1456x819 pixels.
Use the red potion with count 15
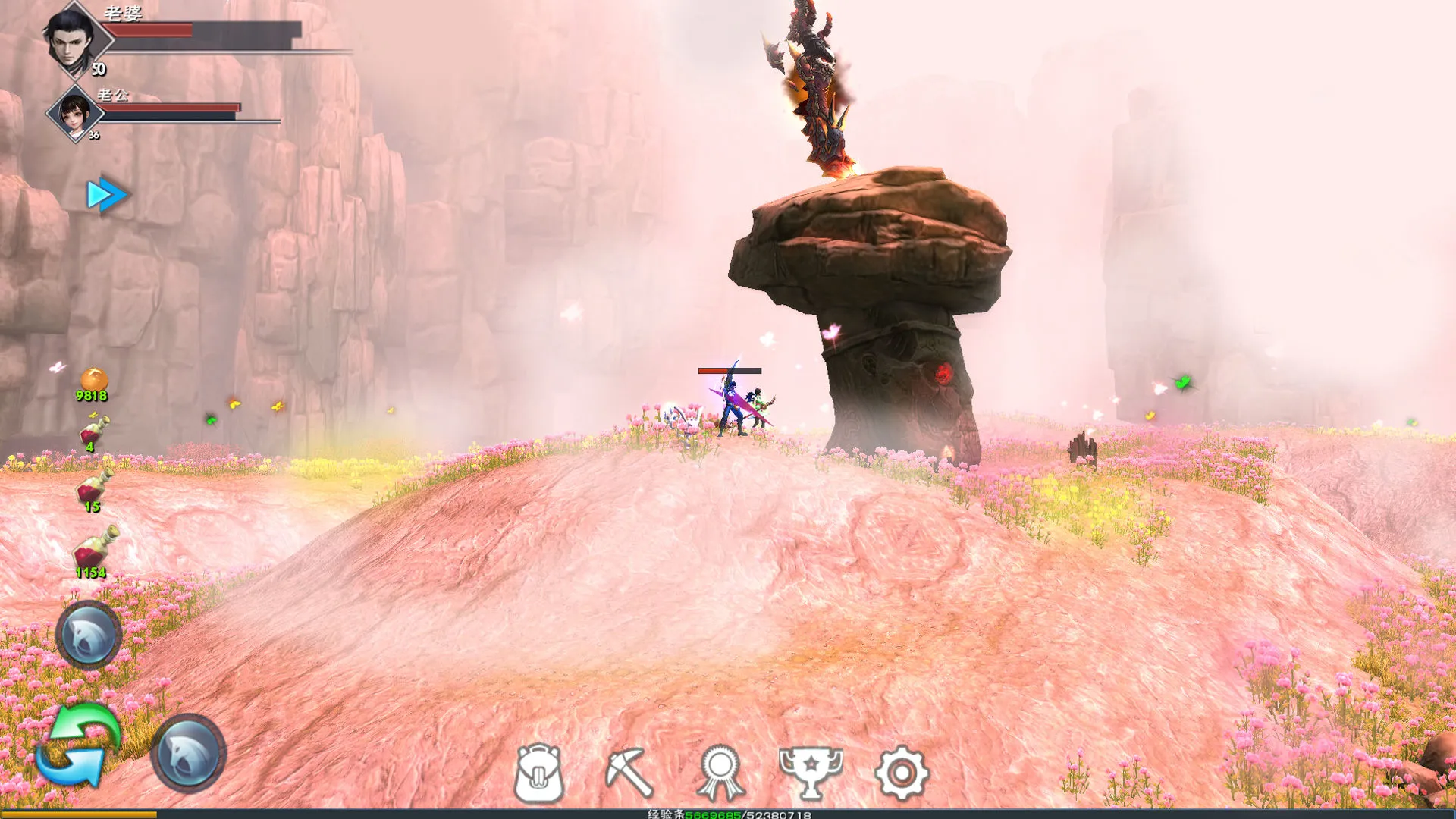point(94,488)
